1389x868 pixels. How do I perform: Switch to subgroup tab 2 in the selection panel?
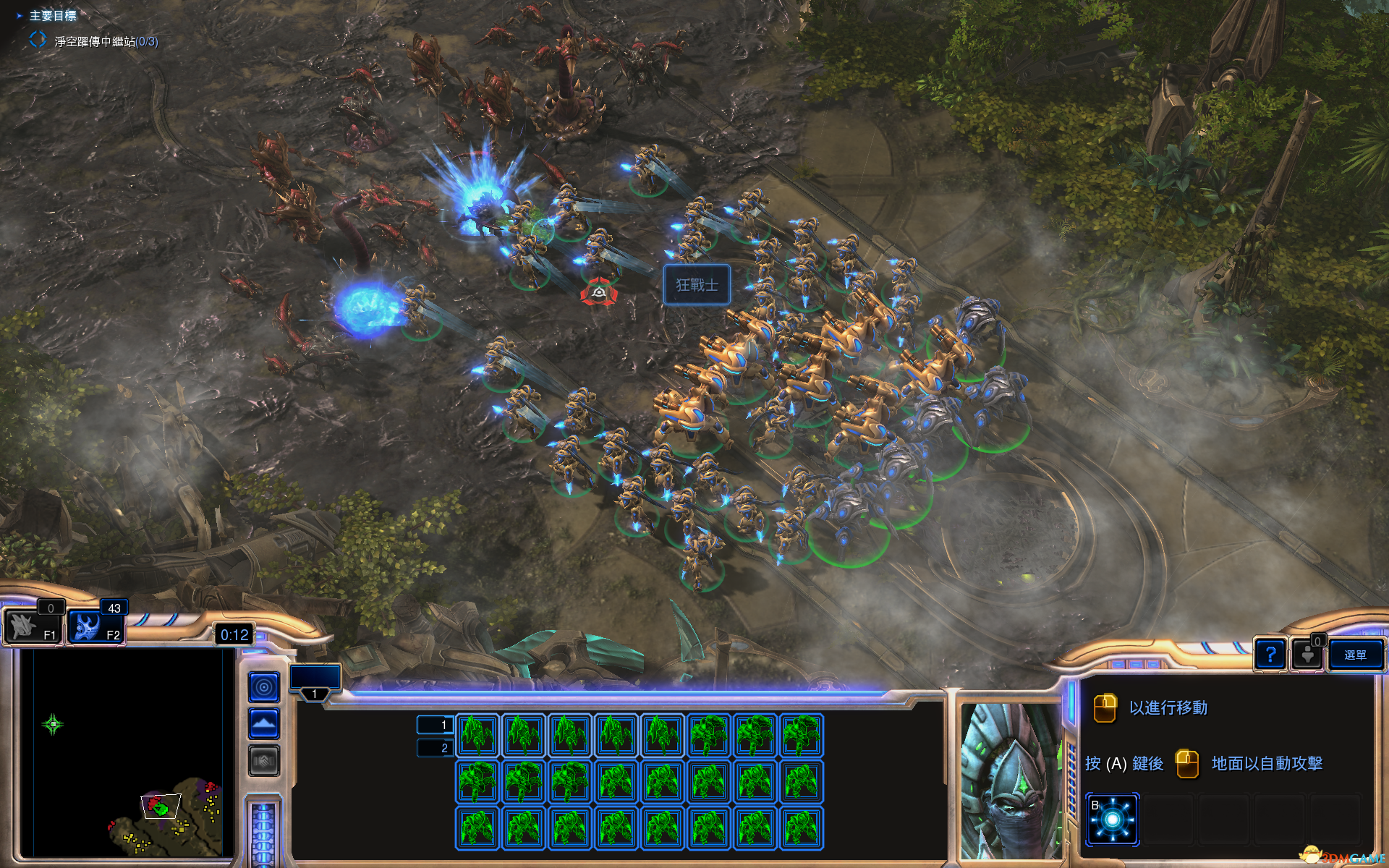[437, 748]
